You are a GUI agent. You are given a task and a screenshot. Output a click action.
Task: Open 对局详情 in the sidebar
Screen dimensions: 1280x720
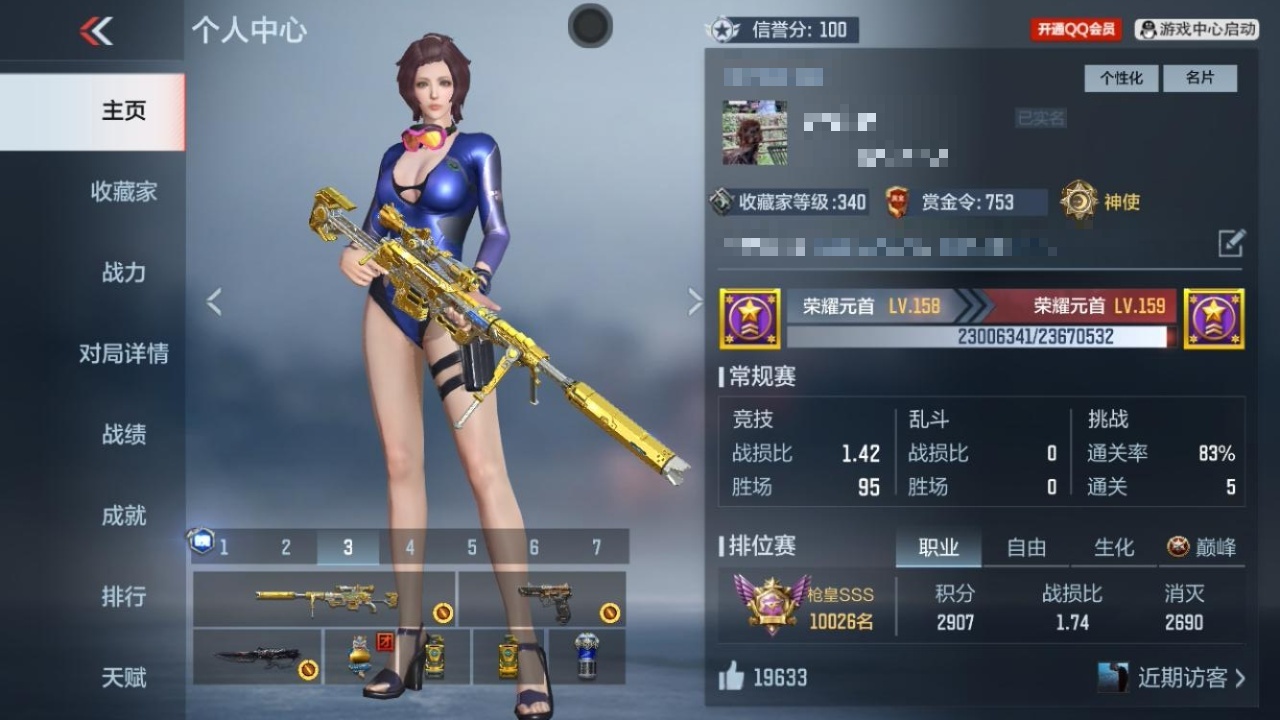[x=123, y=353]
